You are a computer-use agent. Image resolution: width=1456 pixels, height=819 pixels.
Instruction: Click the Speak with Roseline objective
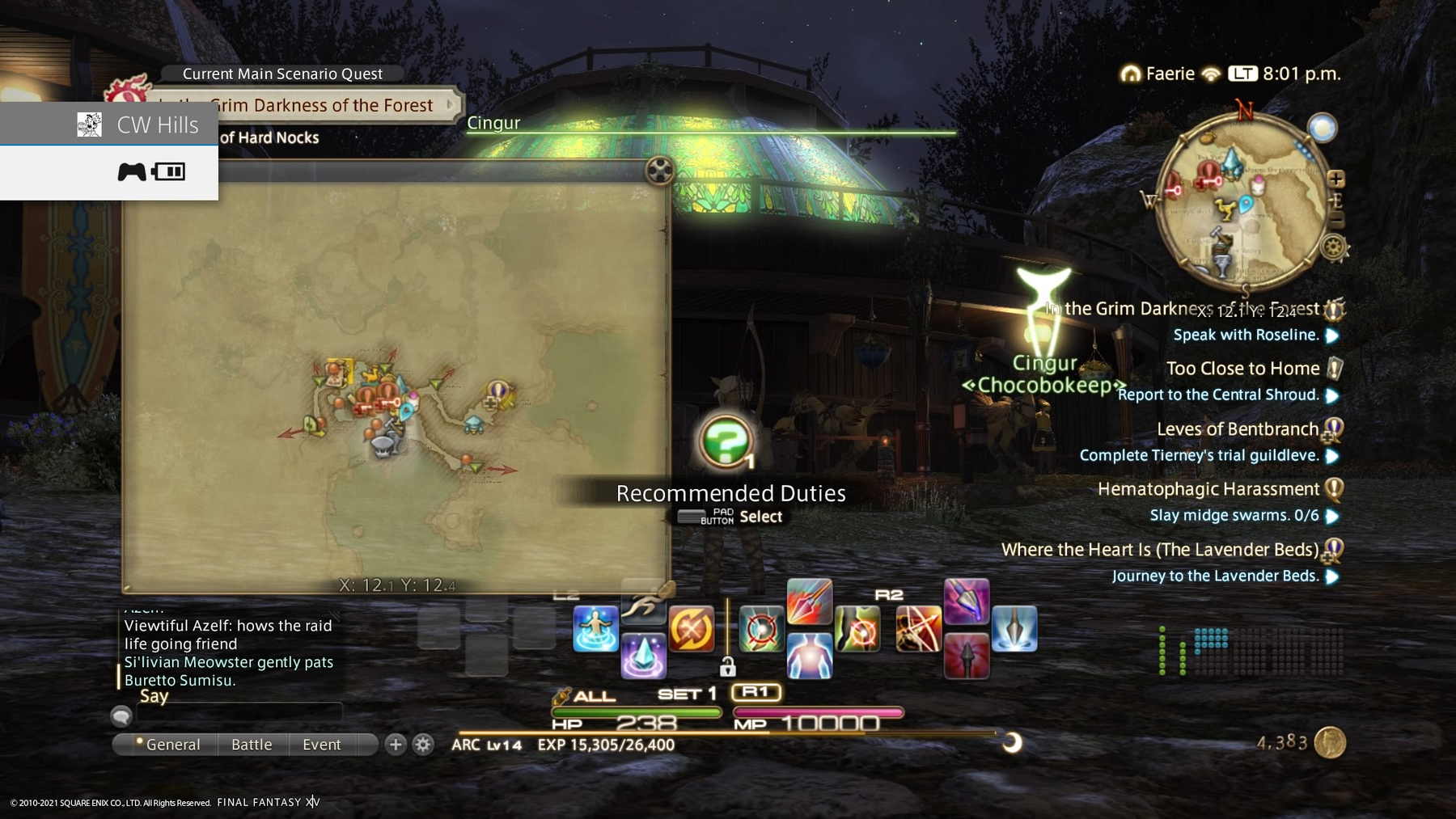pyautogui.click(x=1246, y=334)
